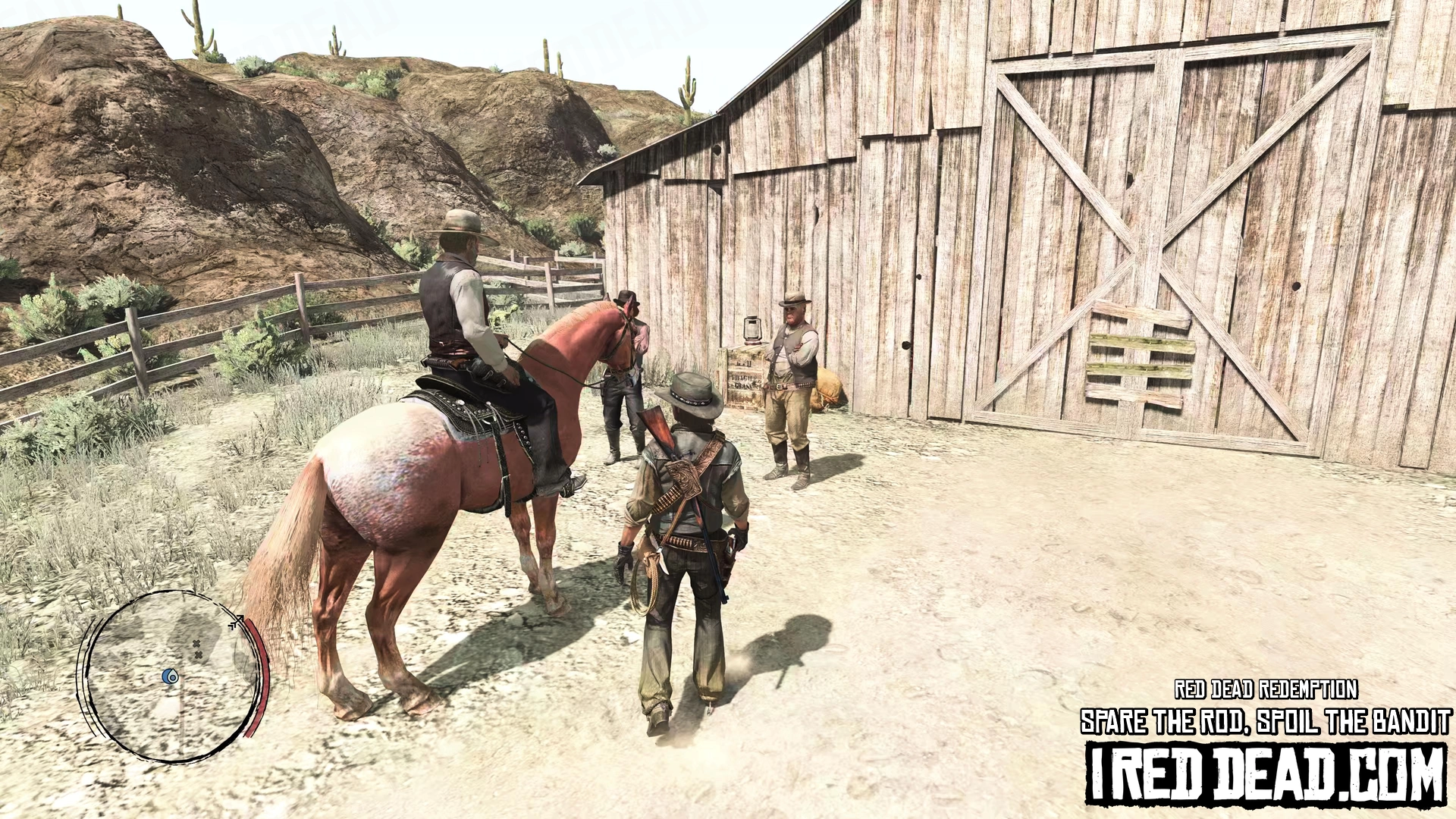Viewport: 1456px width, 819px height.
Task: Visit the IREDDEAD.COM watermark logo
Action: click(x=1266, y=774)
